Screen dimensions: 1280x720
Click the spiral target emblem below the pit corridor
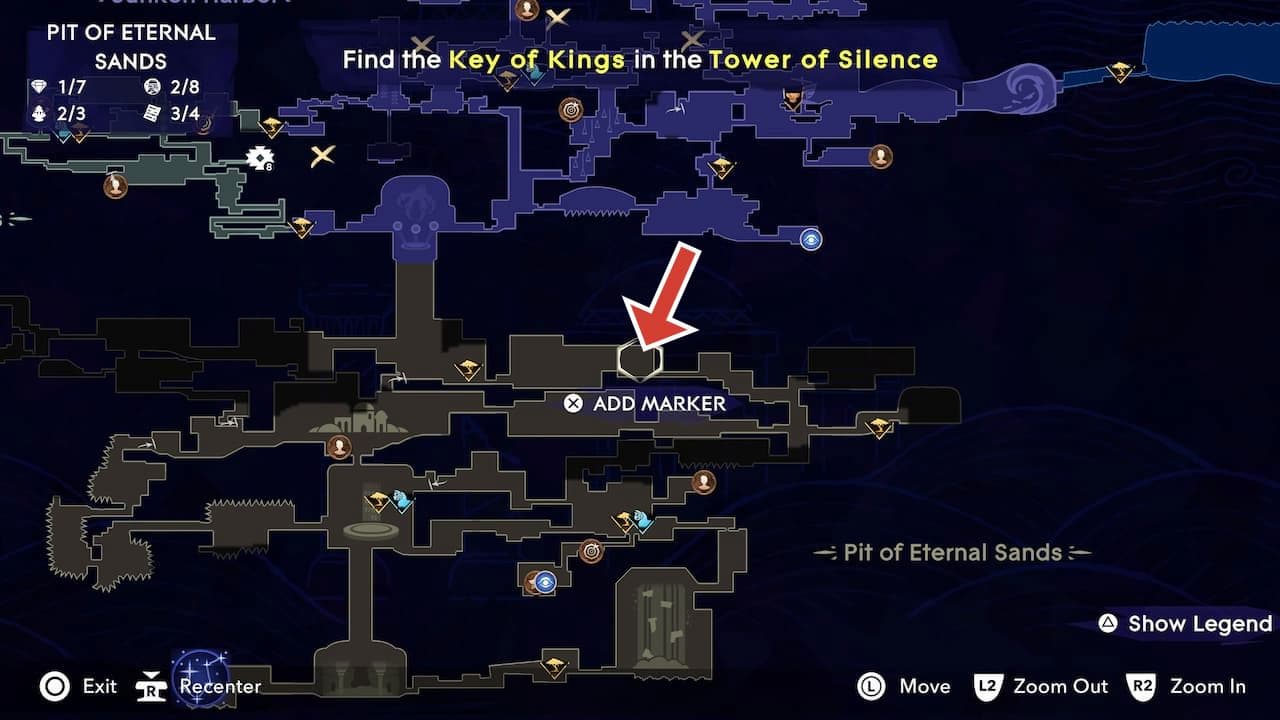[x=590, y=550]
